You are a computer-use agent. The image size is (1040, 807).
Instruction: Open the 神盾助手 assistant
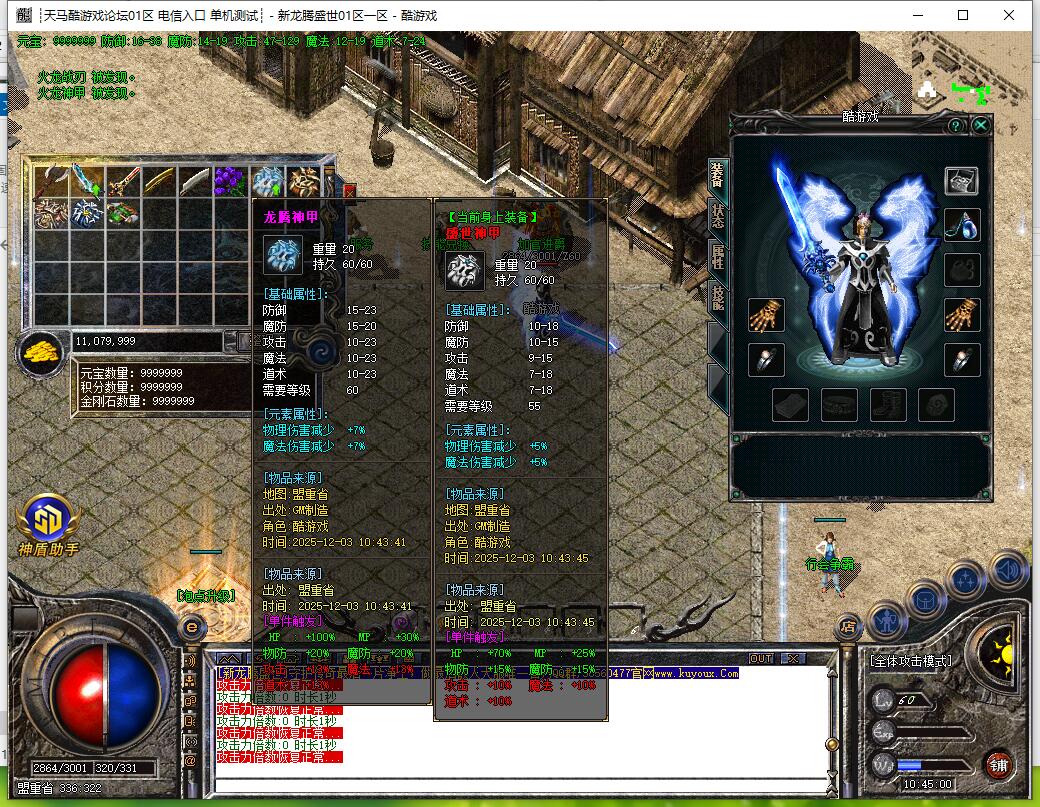(x=47, y=520)
